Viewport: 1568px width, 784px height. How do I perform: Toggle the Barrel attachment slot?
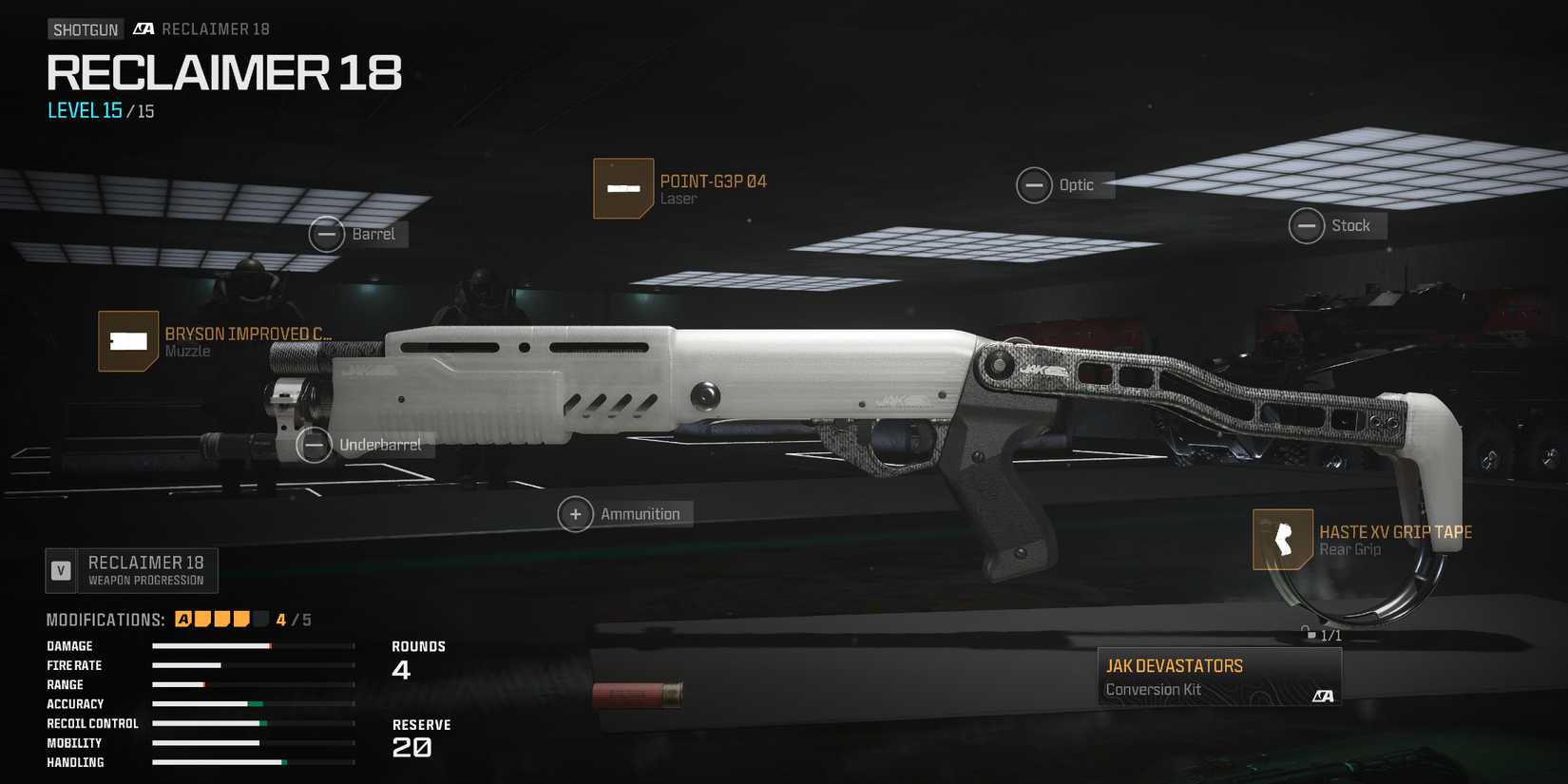328,234
